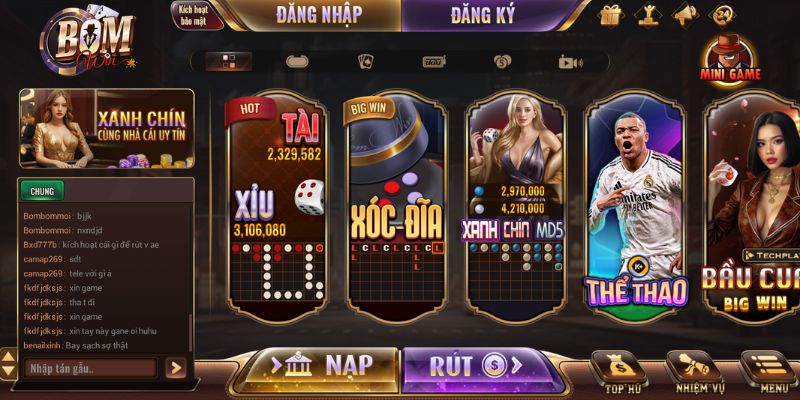This screenshot has height=400, width=800.
Task: Click the megaphone announcements icon
Action: click(x=685, y=16)
